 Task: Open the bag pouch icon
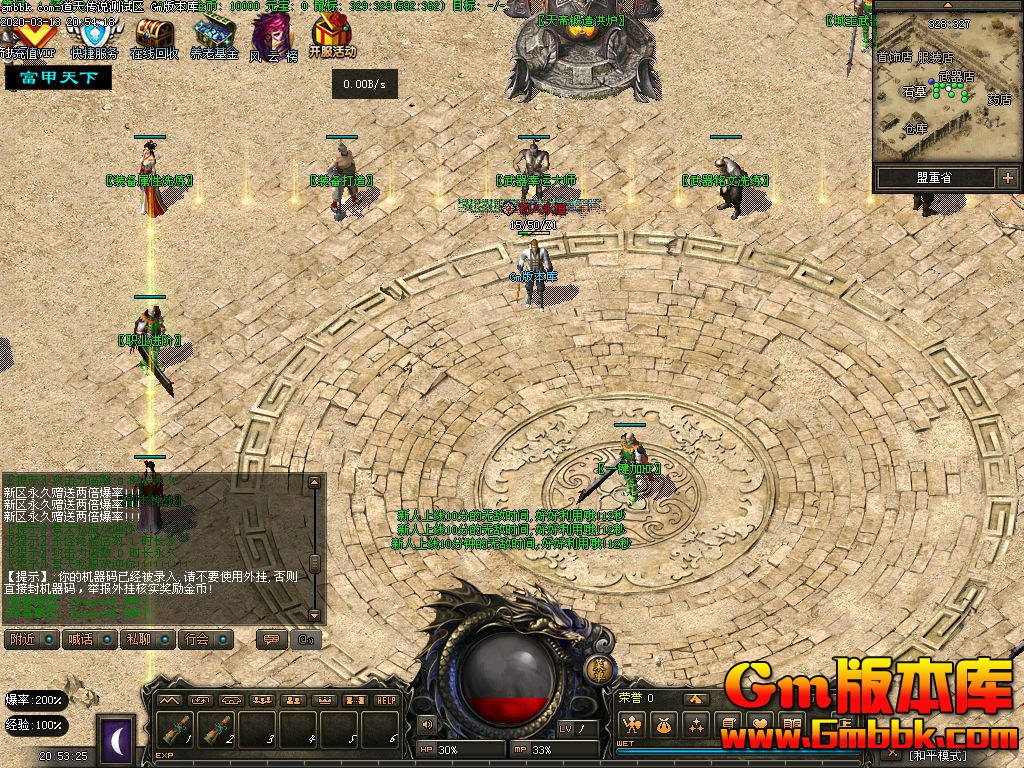pos(663,725)
